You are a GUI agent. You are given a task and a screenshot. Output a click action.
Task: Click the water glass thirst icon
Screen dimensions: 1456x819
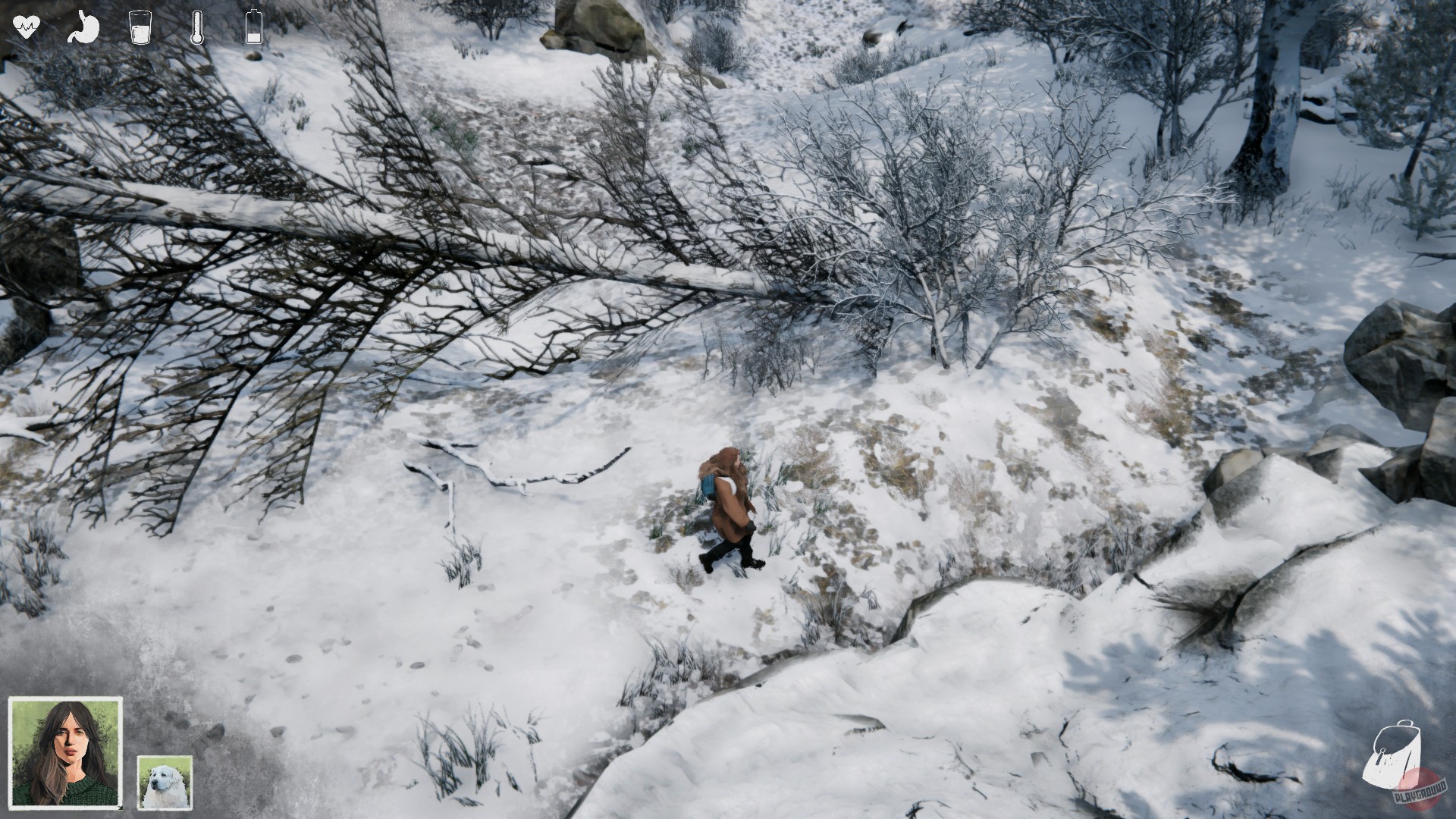(x=140, y=28)
